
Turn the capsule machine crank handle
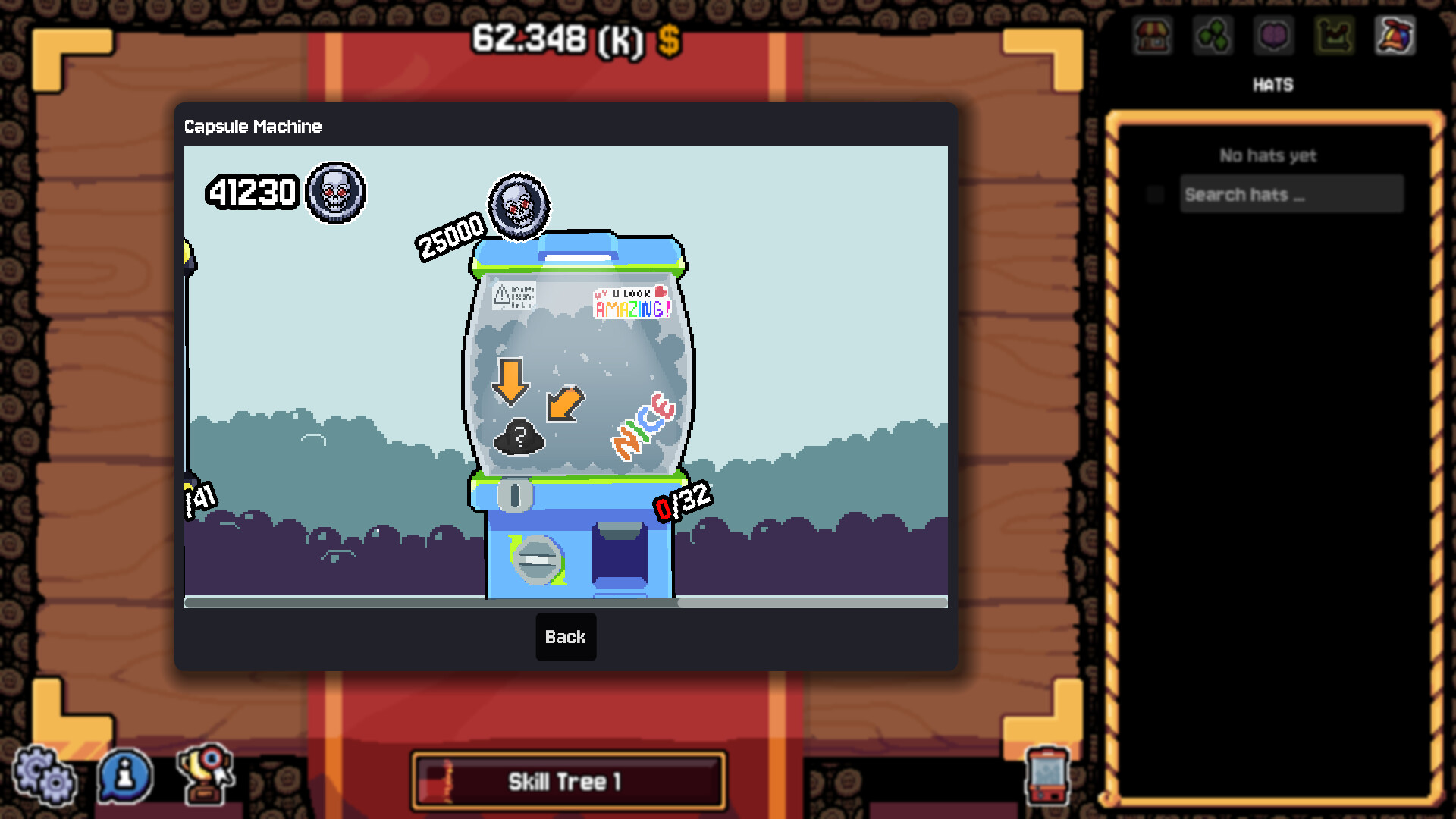click(540, 559)
